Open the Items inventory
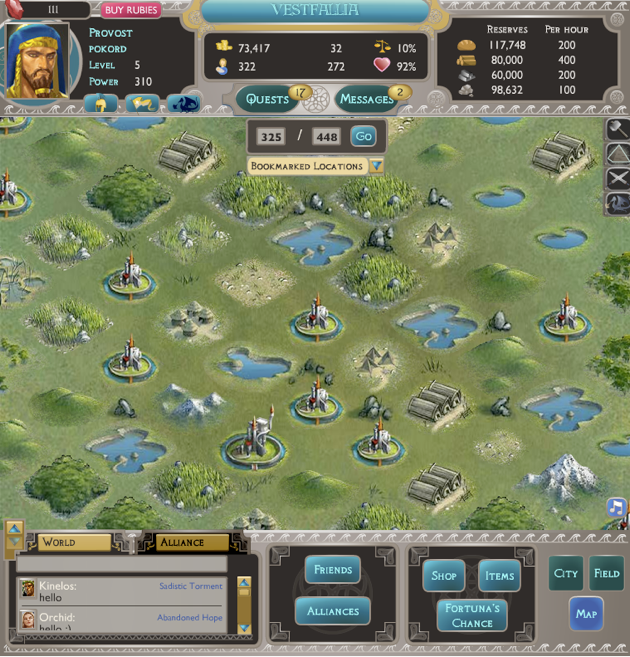Image resolution: width=630 pixels, height=657 pixels. (499, 575)
